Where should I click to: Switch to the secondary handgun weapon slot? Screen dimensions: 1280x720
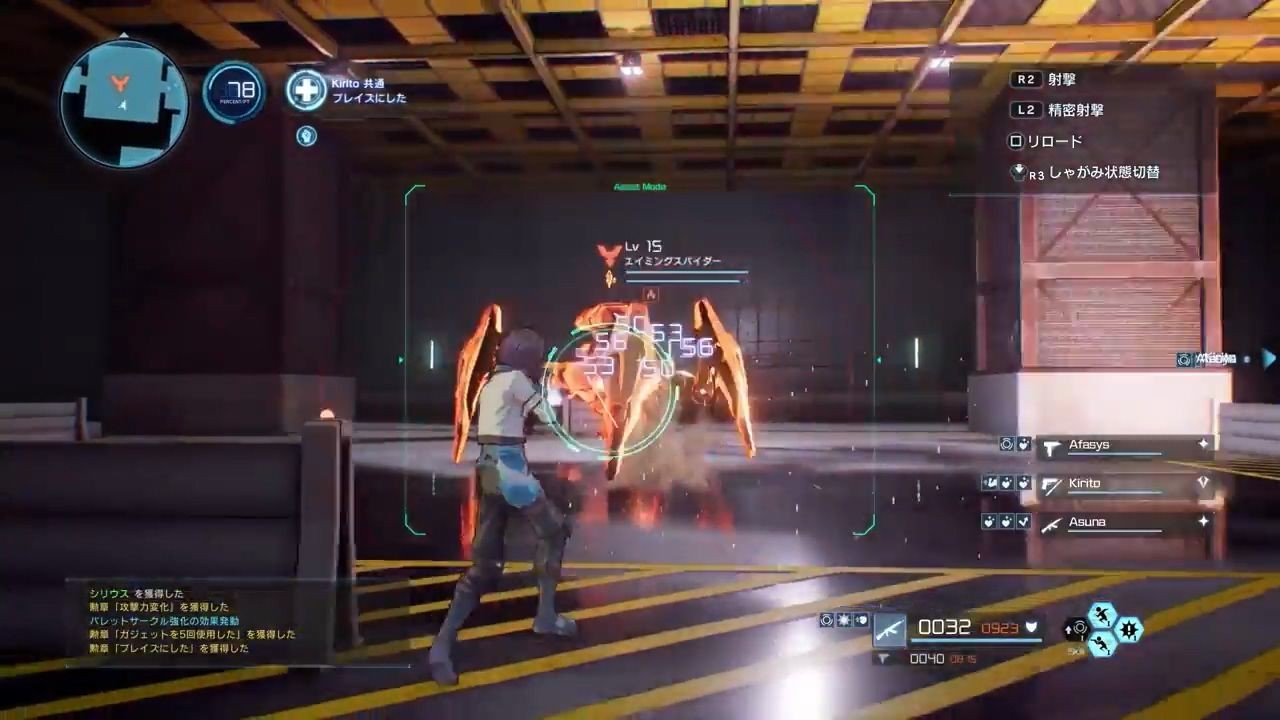click(884, 659)
